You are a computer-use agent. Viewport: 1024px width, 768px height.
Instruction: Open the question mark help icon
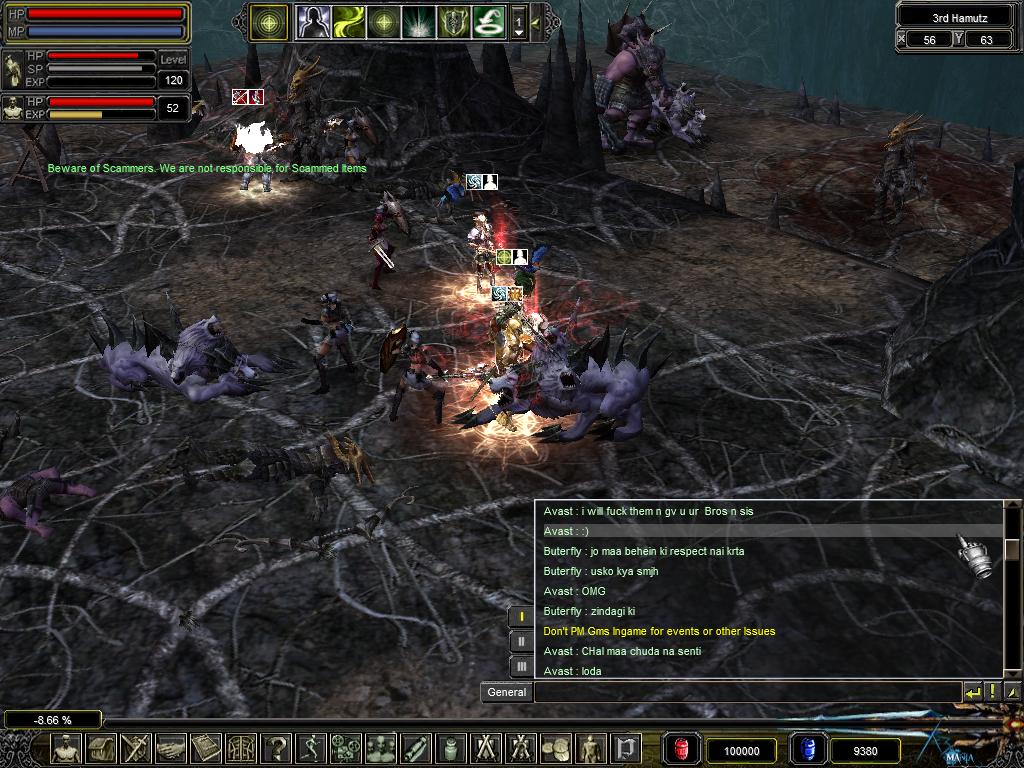coord(276,748)
